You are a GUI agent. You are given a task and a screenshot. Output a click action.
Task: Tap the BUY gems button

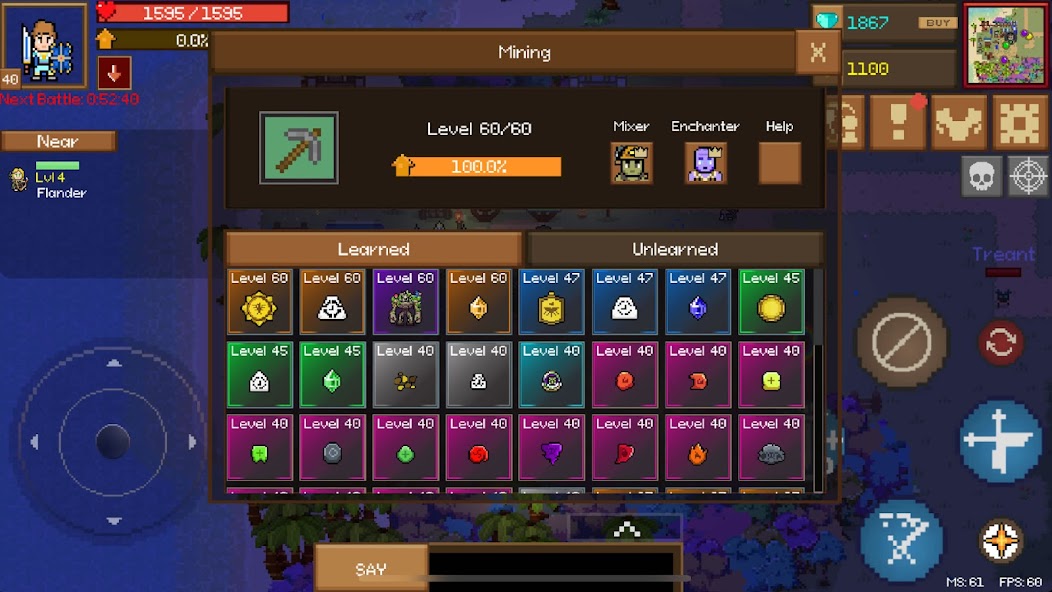(x=936, y=23)
